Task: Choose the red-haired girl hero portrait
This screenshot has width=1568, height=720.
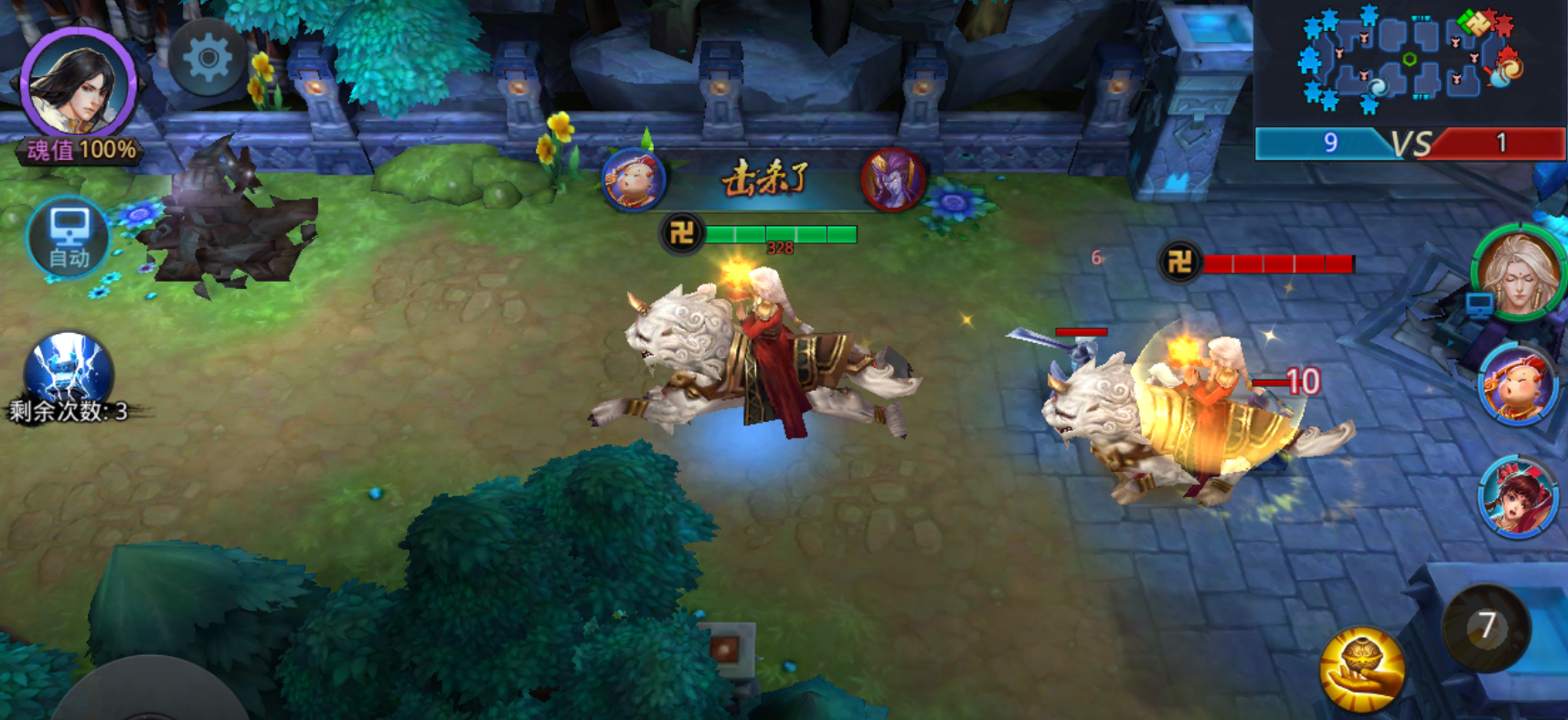Action: click(x=1517, y=497)
